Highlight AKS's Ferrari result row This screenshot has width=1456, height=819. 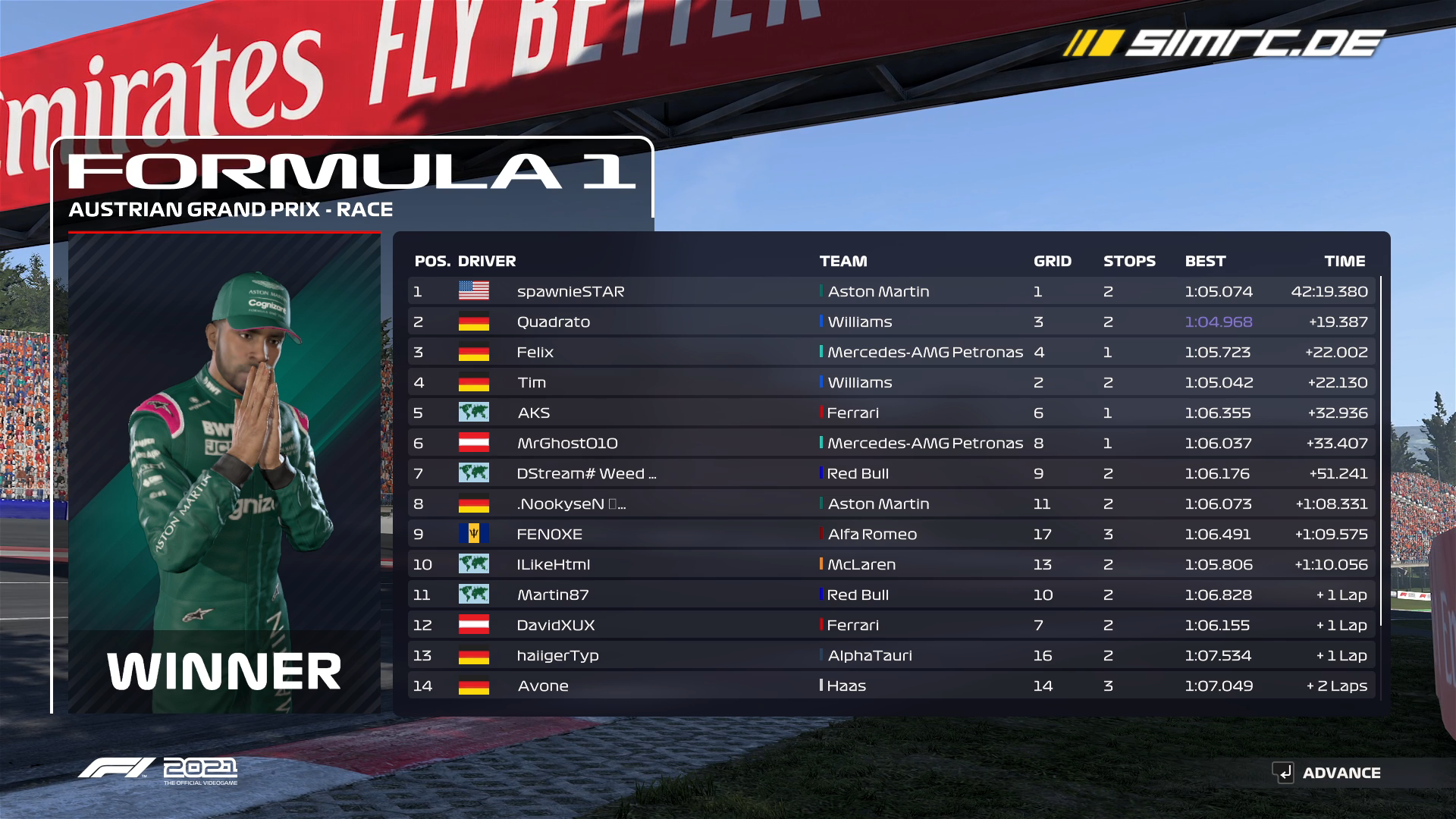click(891, 413)
